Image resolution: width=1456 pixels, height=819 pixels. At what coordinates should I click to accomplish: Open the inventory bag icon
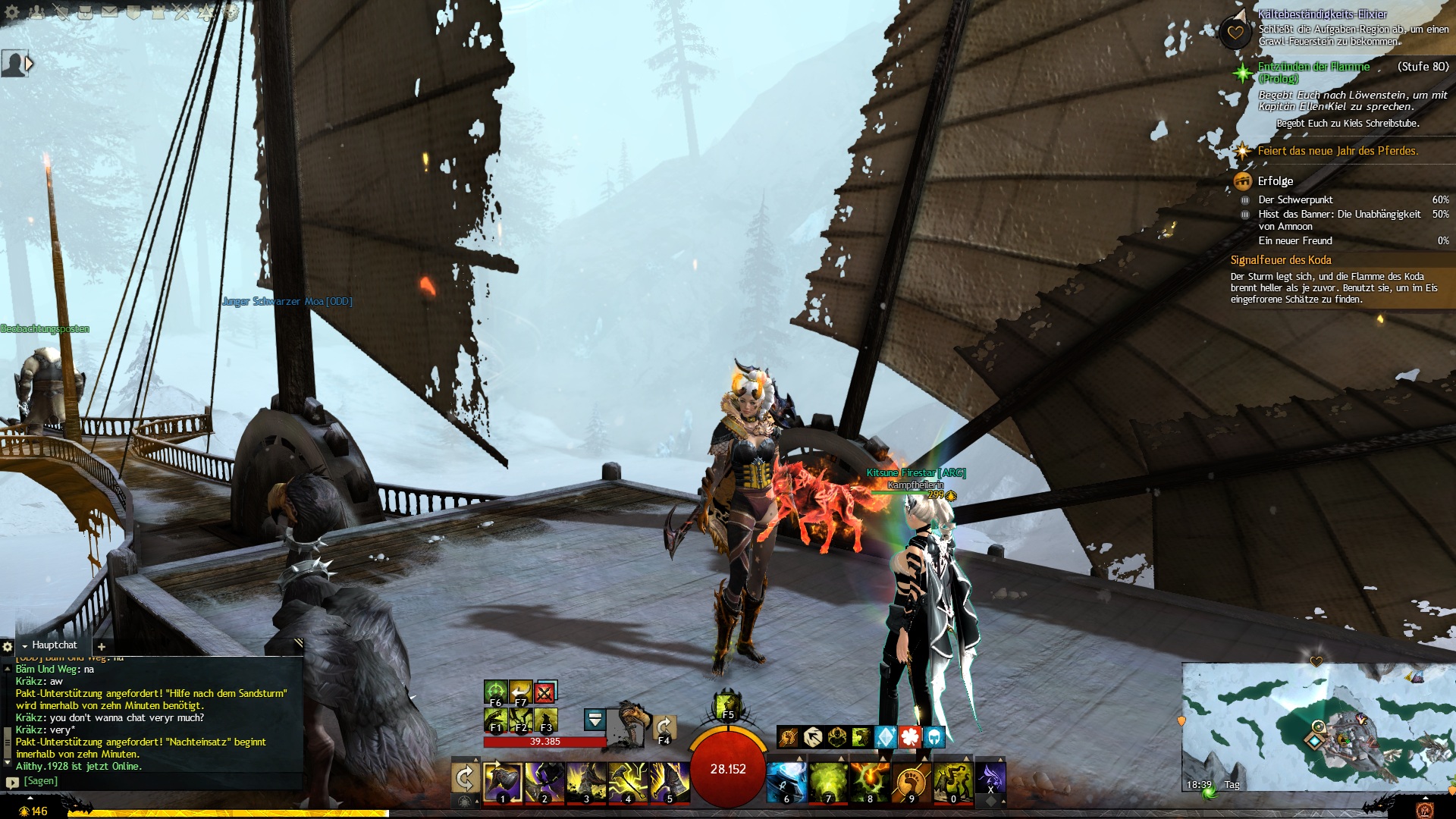click(x=86, y=11)
